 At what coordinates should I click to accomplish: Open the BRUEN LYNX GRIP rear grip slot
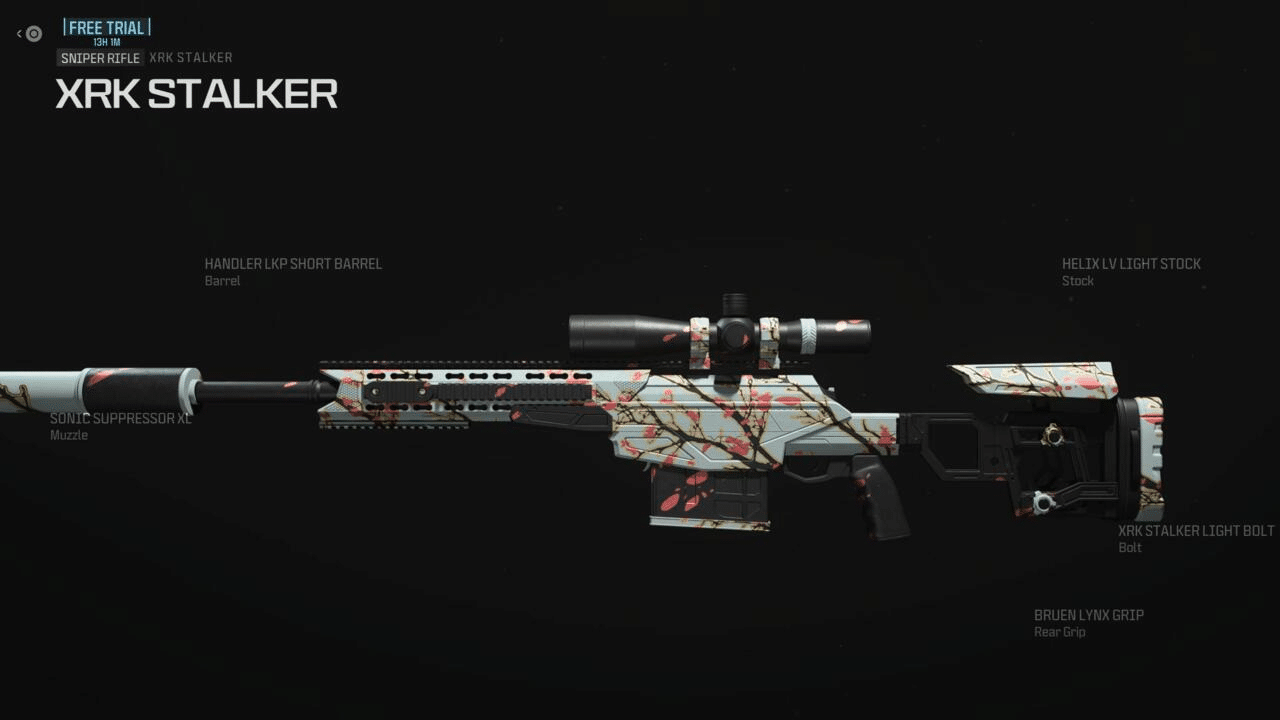point(1089,615)
